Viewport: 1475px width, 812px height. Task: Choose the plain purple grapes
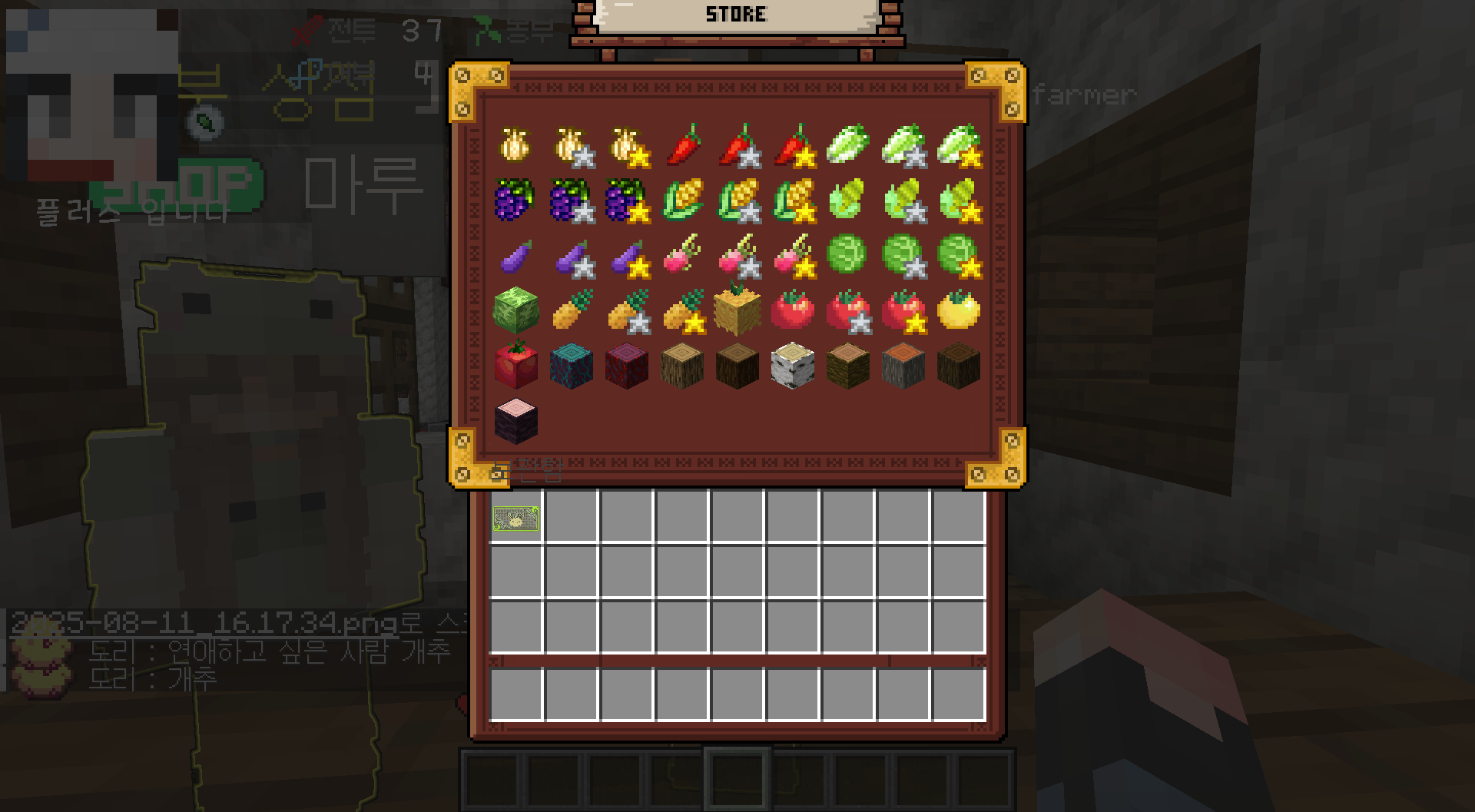tap(515, 200)
